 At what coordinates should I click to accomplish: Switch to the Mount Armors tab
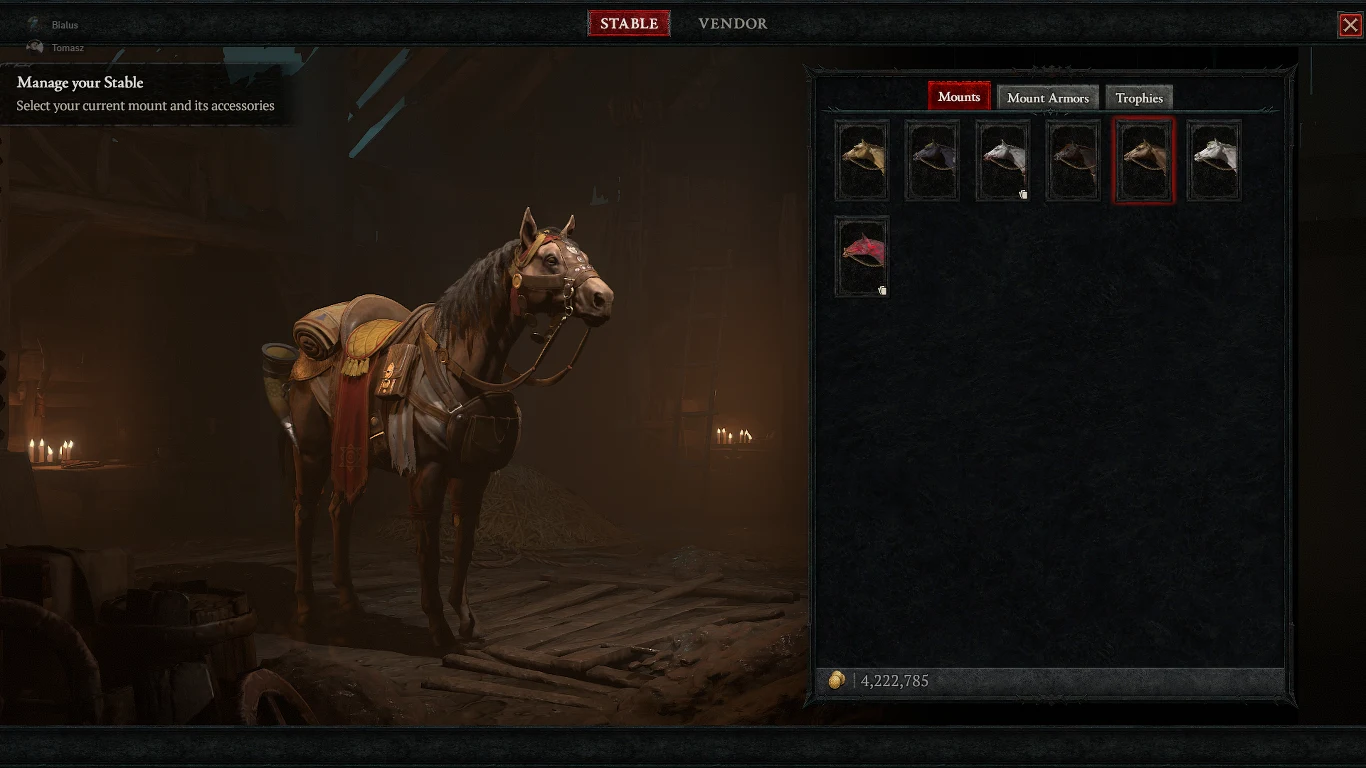tap(1048, 97)
